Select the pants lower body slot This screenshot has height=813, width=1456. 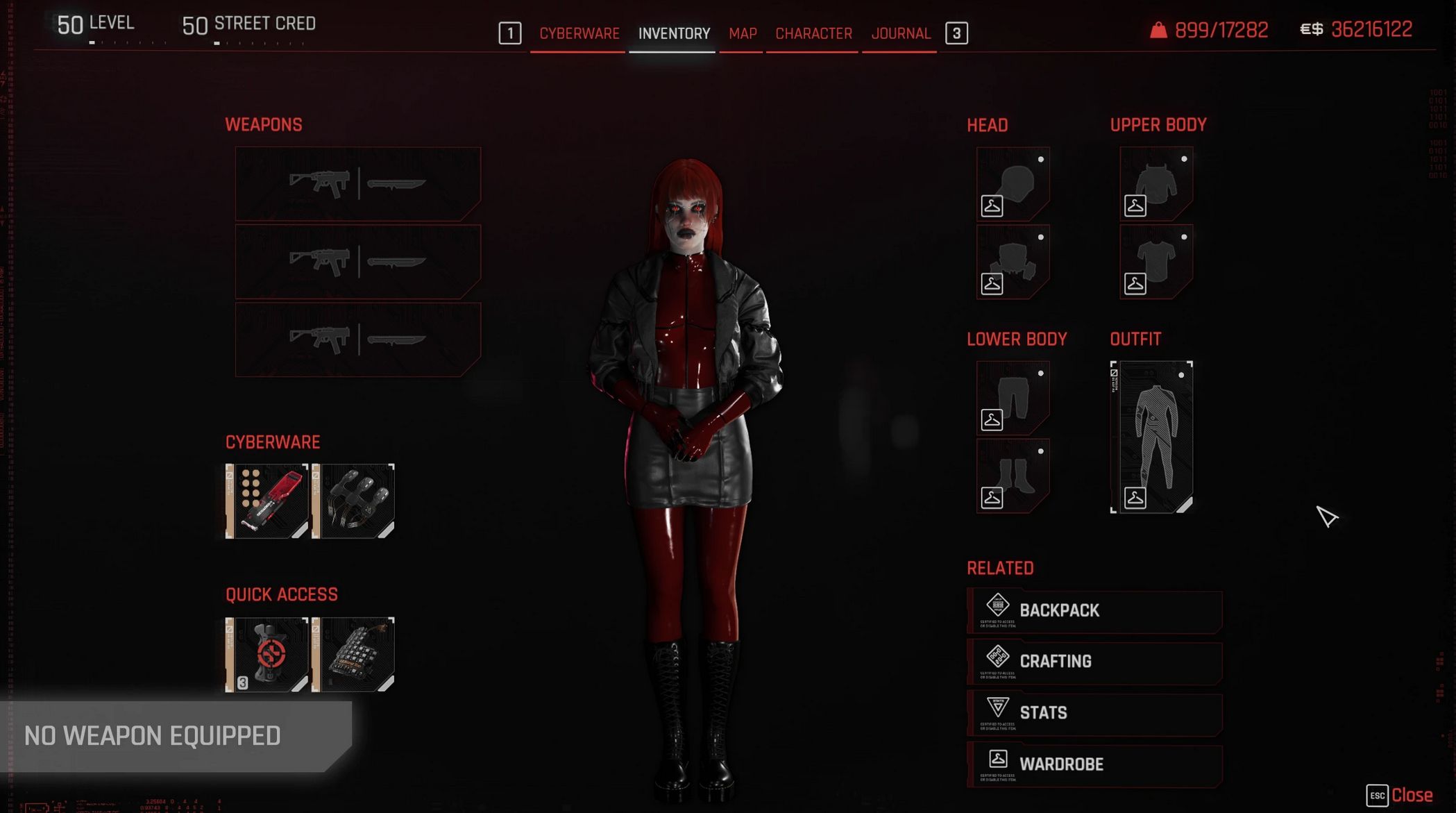(x=1013, y=397)
